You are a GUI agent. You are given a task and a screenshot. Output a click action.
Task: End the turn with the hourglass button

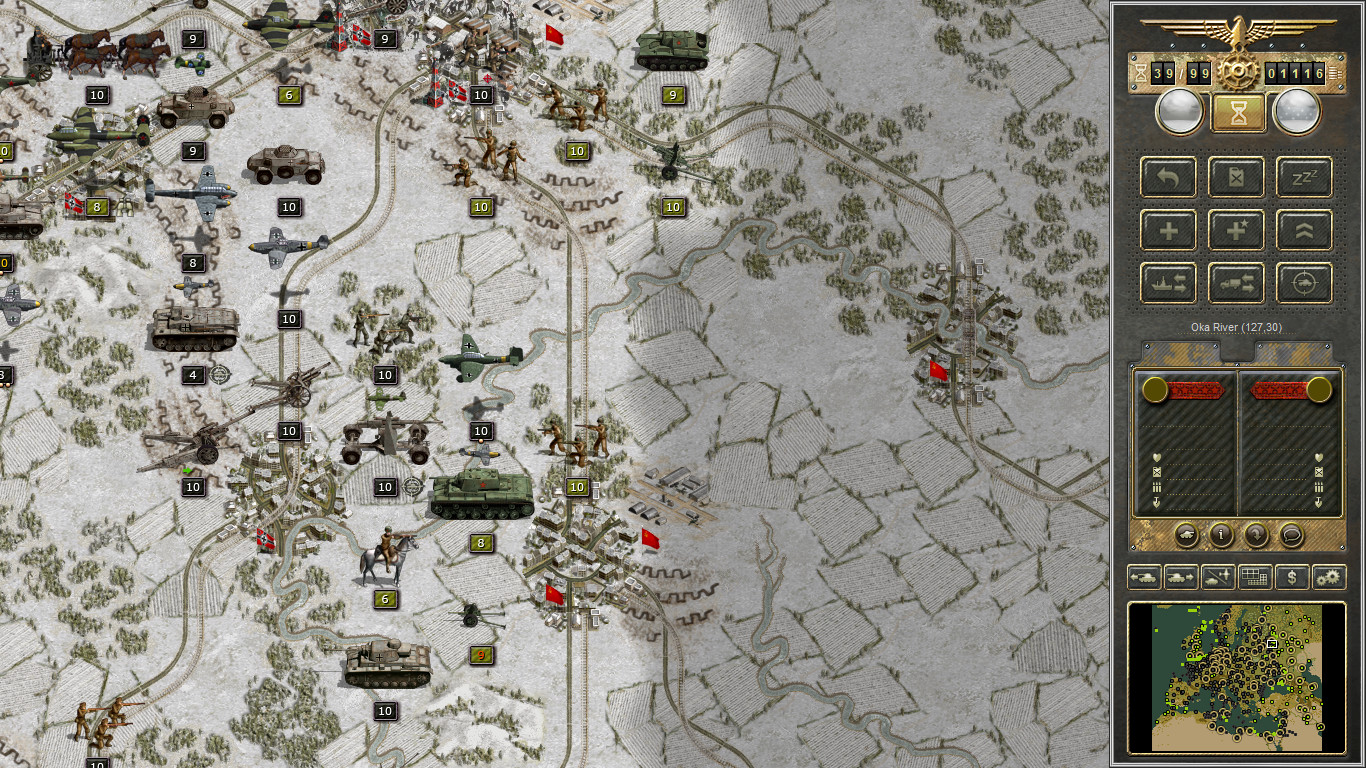pos(1238,111)
